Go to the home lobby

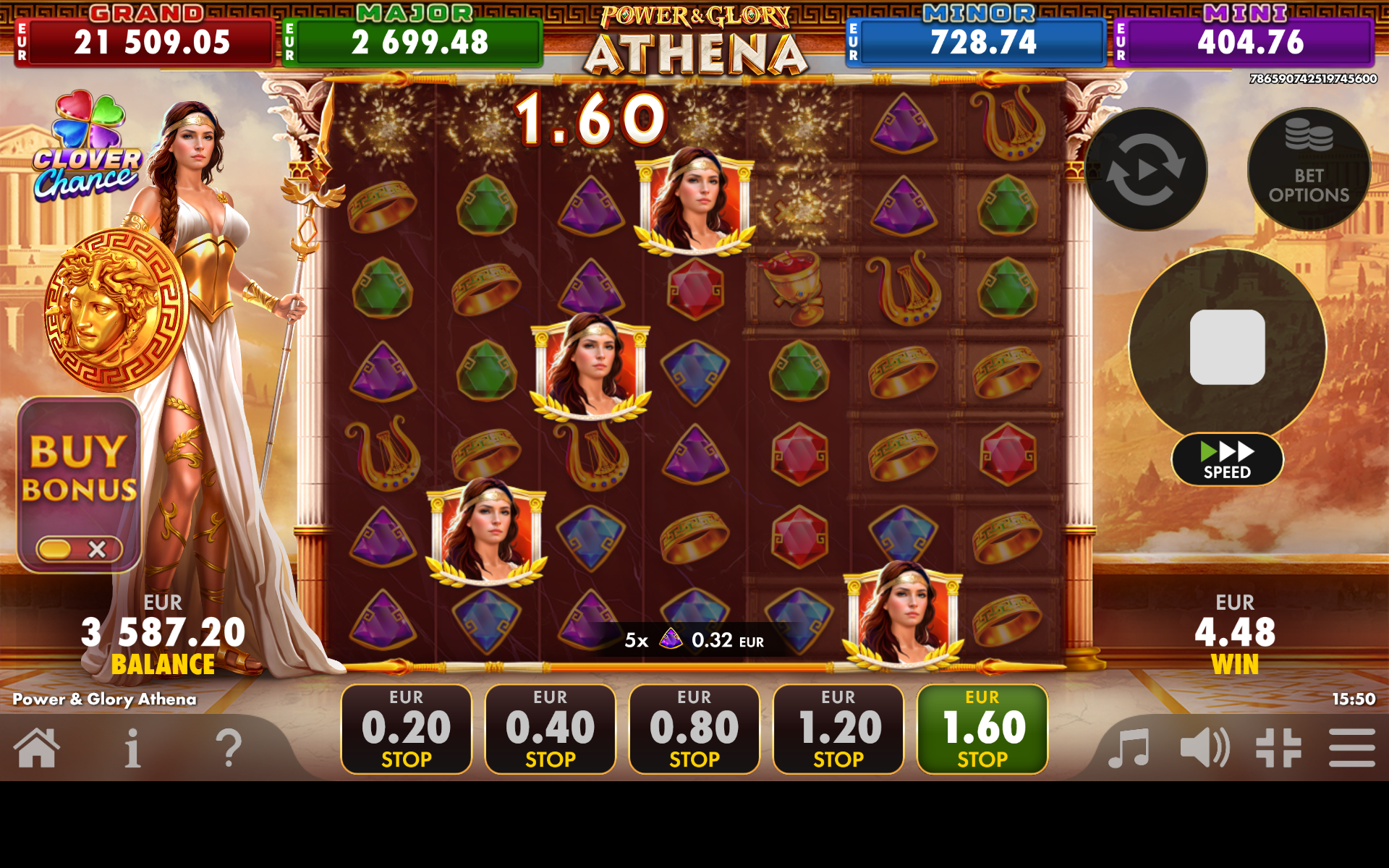[37, 747]
